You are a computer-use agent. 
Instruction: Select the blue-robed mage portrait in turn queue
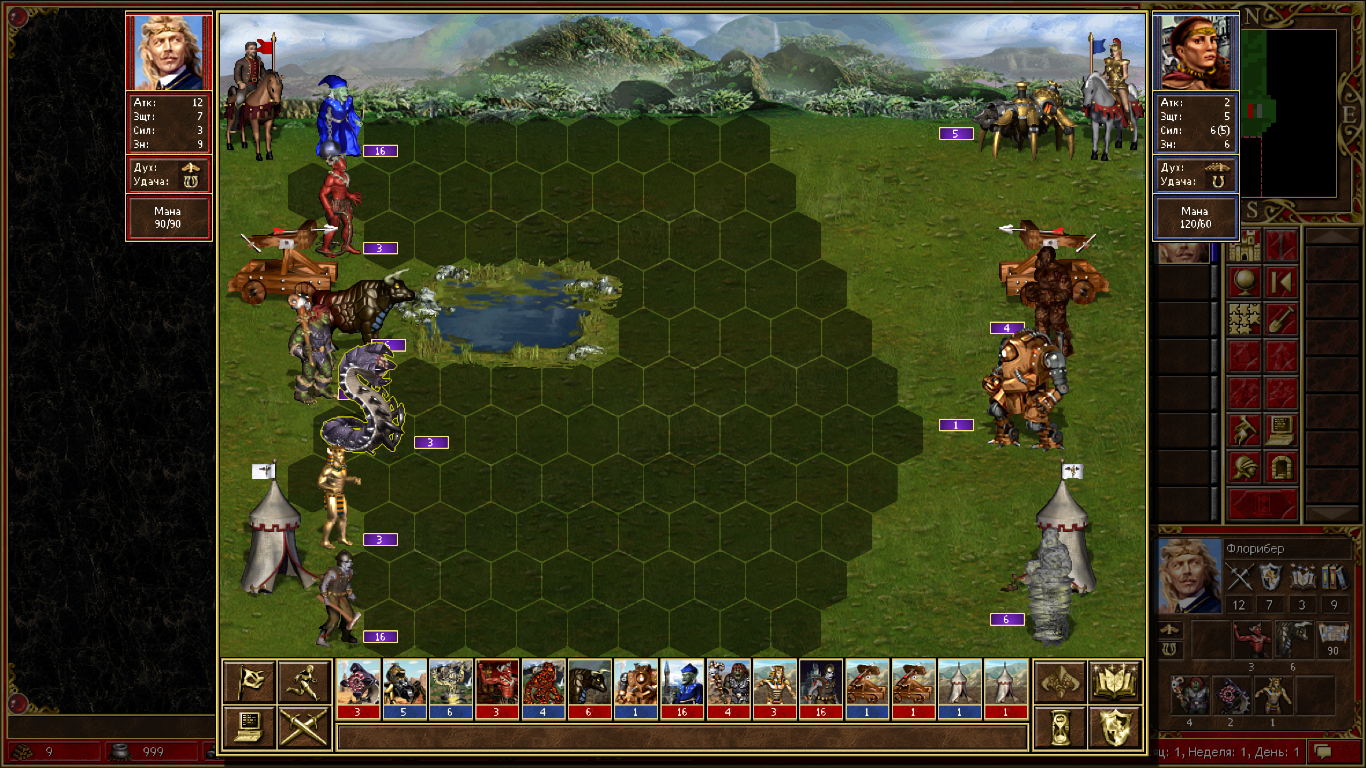pyautogui.click(x=682, y=682)
